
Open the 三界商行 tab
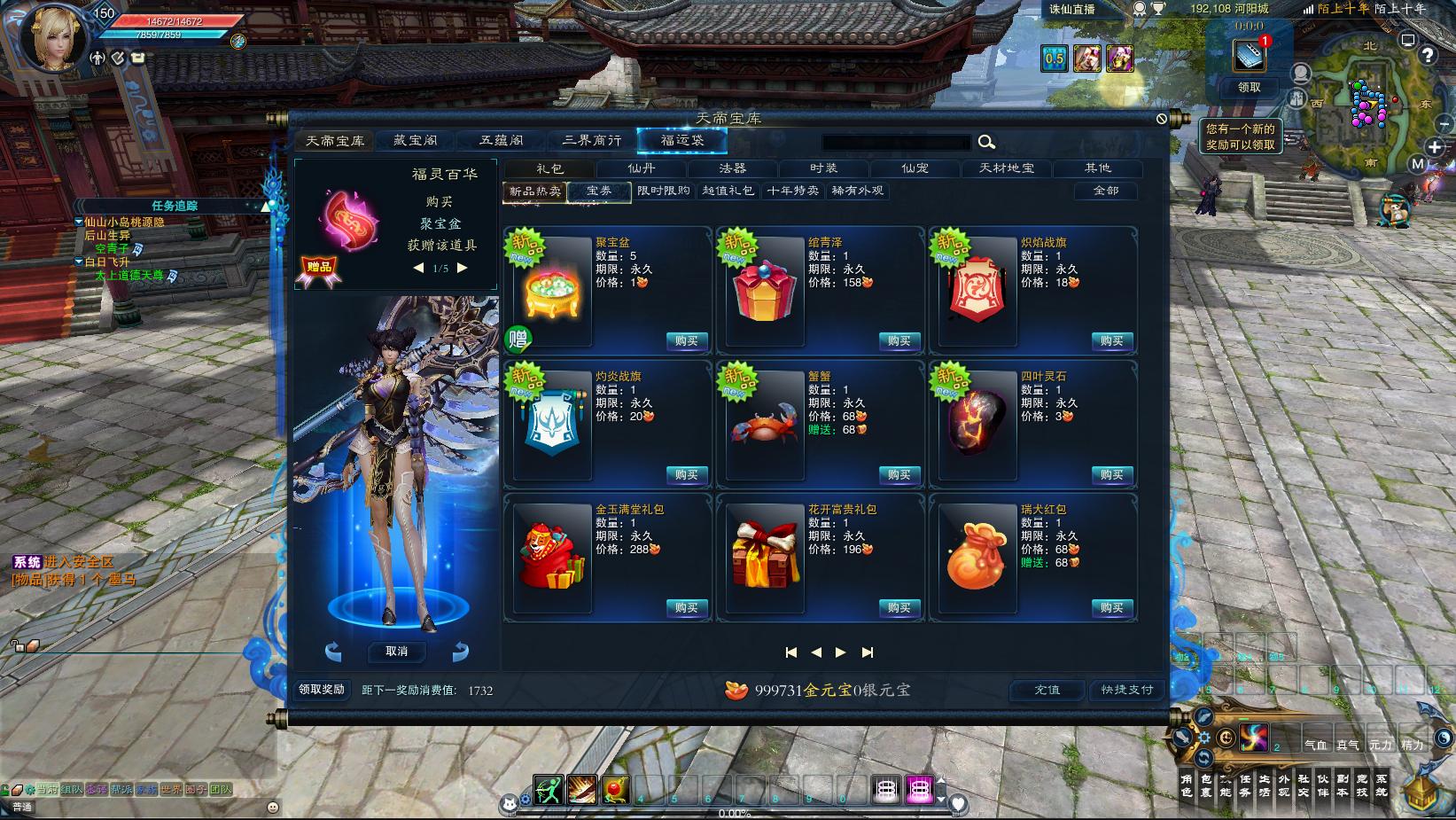tap(591, 141)
